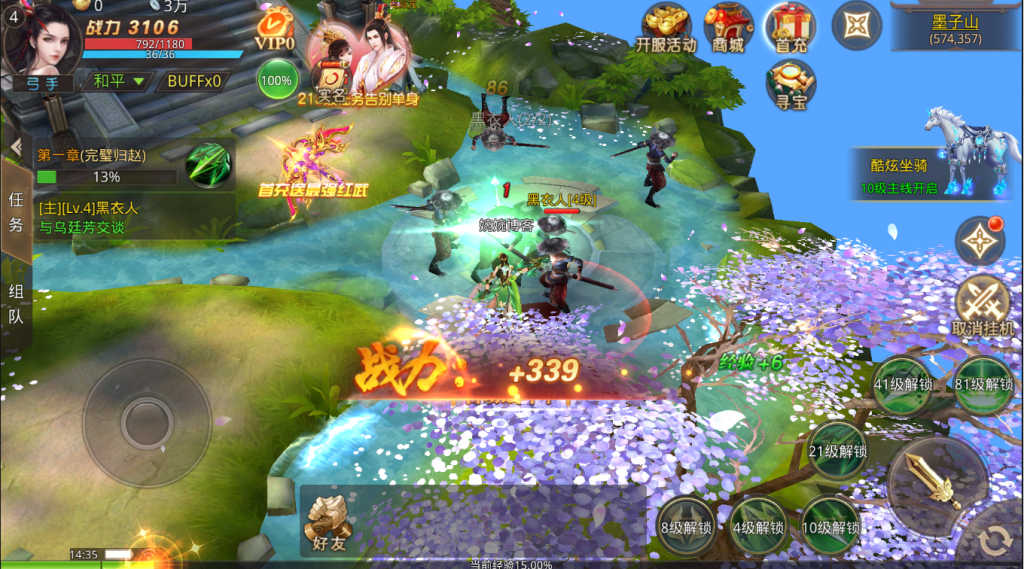
Task: Activate the main sword attack button
Action: click(938, 486)
